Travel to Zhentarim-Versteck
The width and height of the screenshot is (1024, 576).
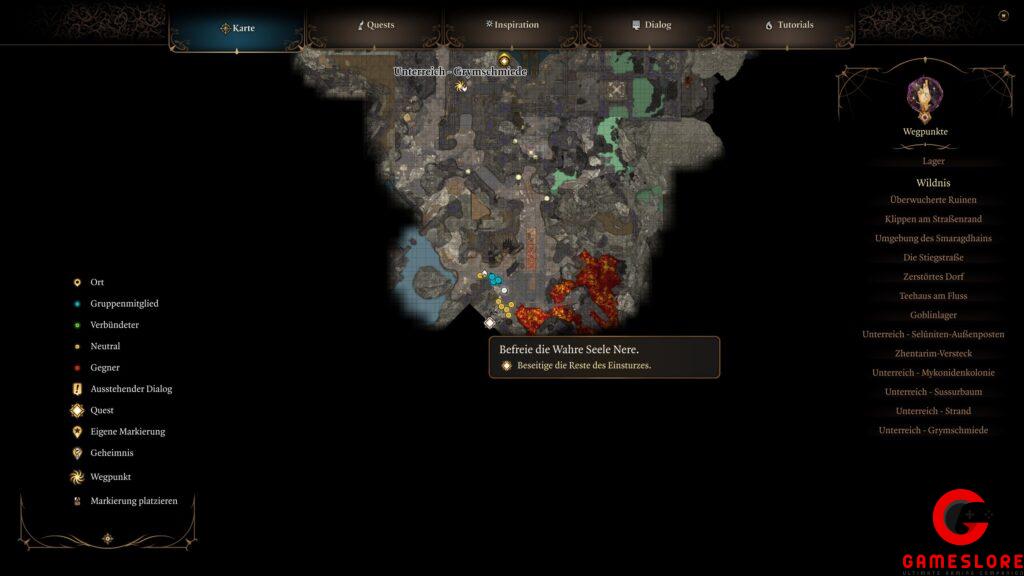click(933, 354)
